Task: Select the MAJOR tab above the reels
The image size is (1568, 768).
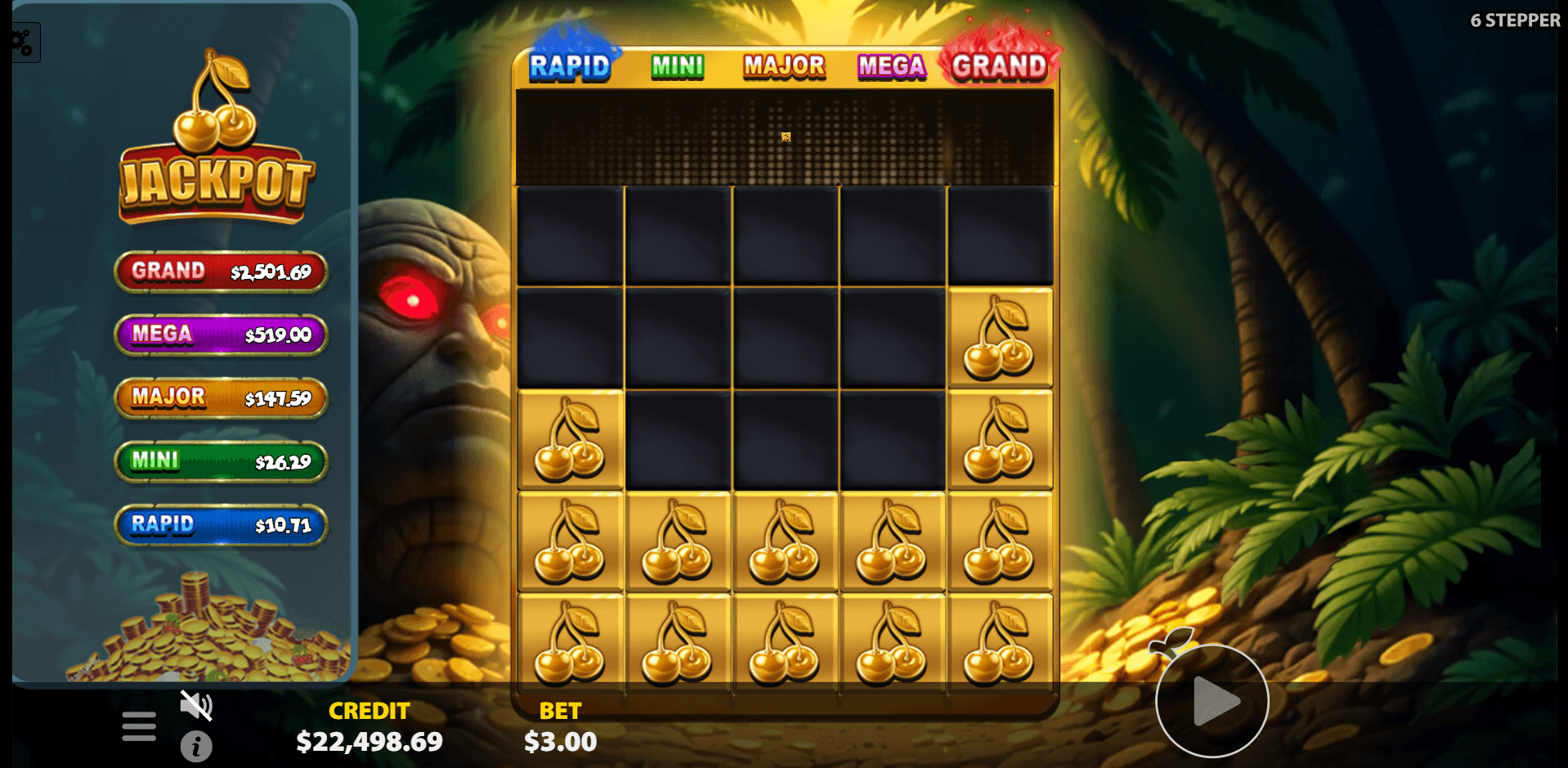Action: [782, 65]
